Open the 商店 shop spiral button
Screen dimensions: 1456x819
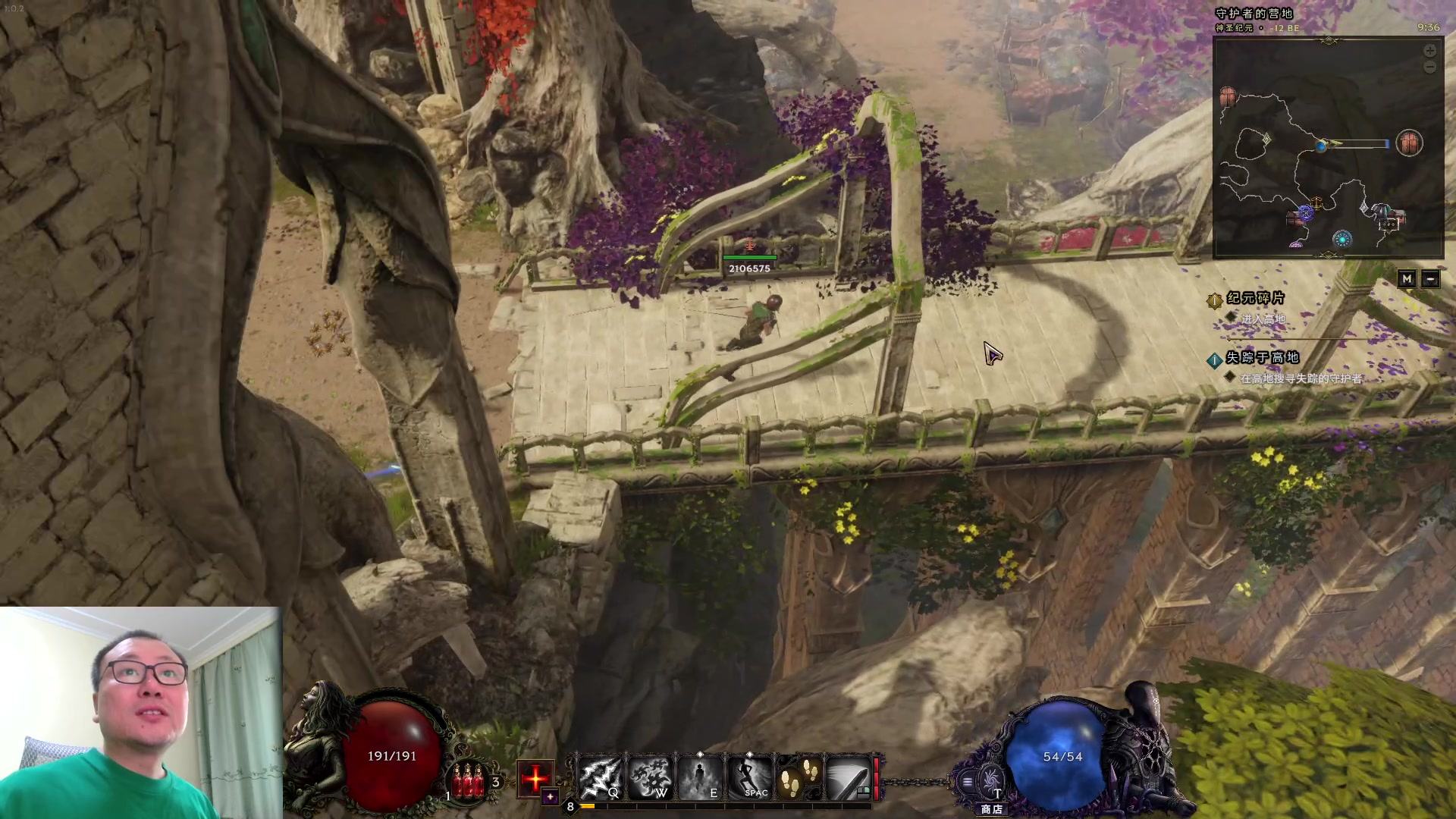click(990, 781)
